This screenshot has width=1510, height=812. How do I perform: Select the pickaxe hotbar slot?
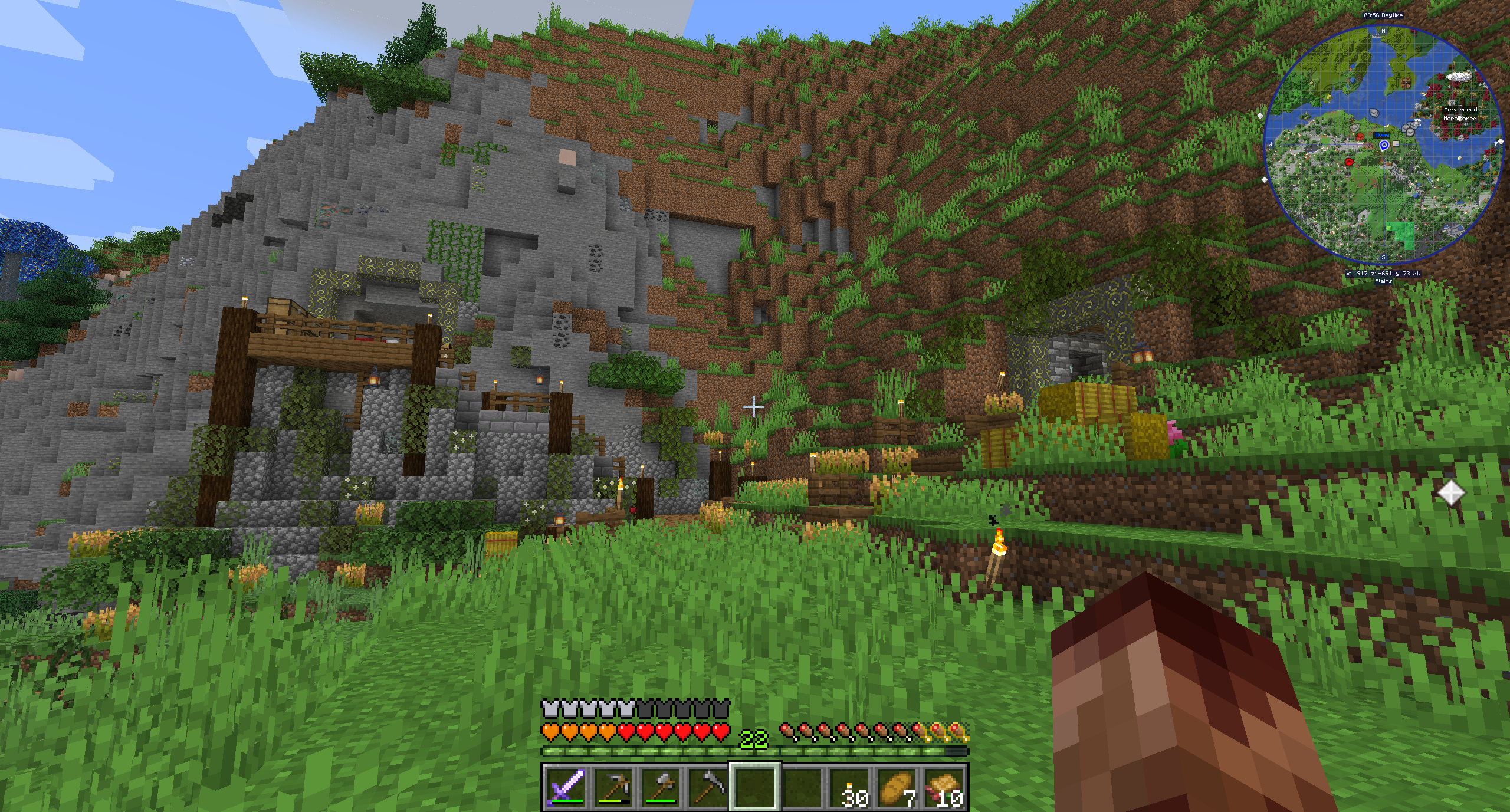(613, 786)
